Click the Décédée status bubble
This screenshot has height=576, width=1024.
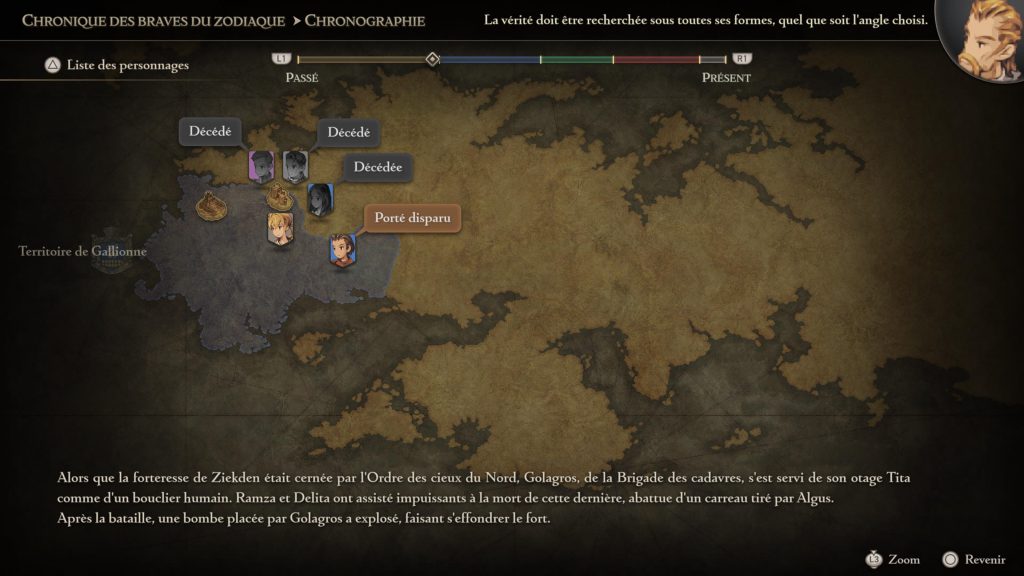tap(378, 167)
